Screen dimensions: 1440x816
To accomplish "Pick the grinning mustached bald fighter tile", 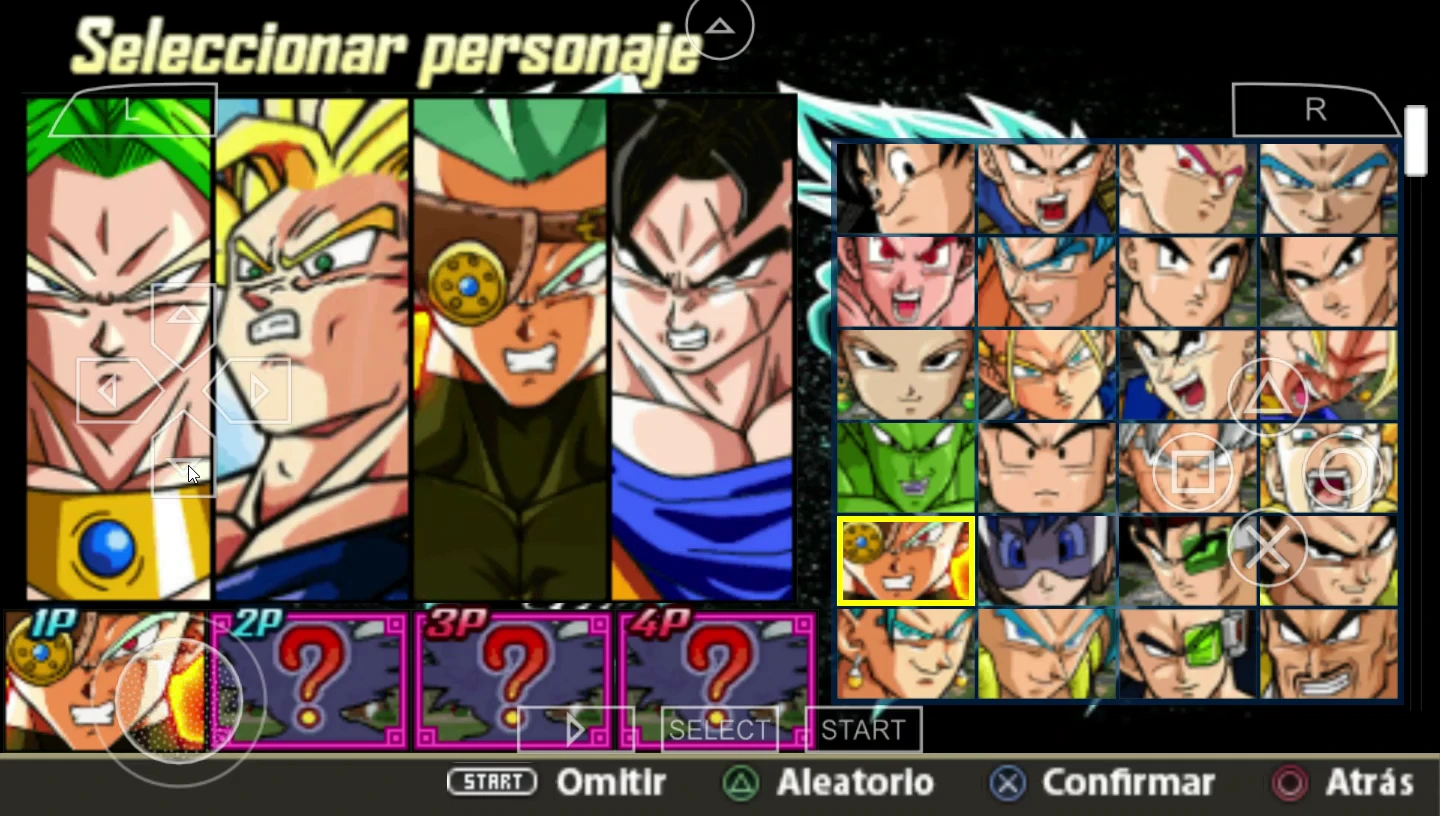I will (1328, 653).
